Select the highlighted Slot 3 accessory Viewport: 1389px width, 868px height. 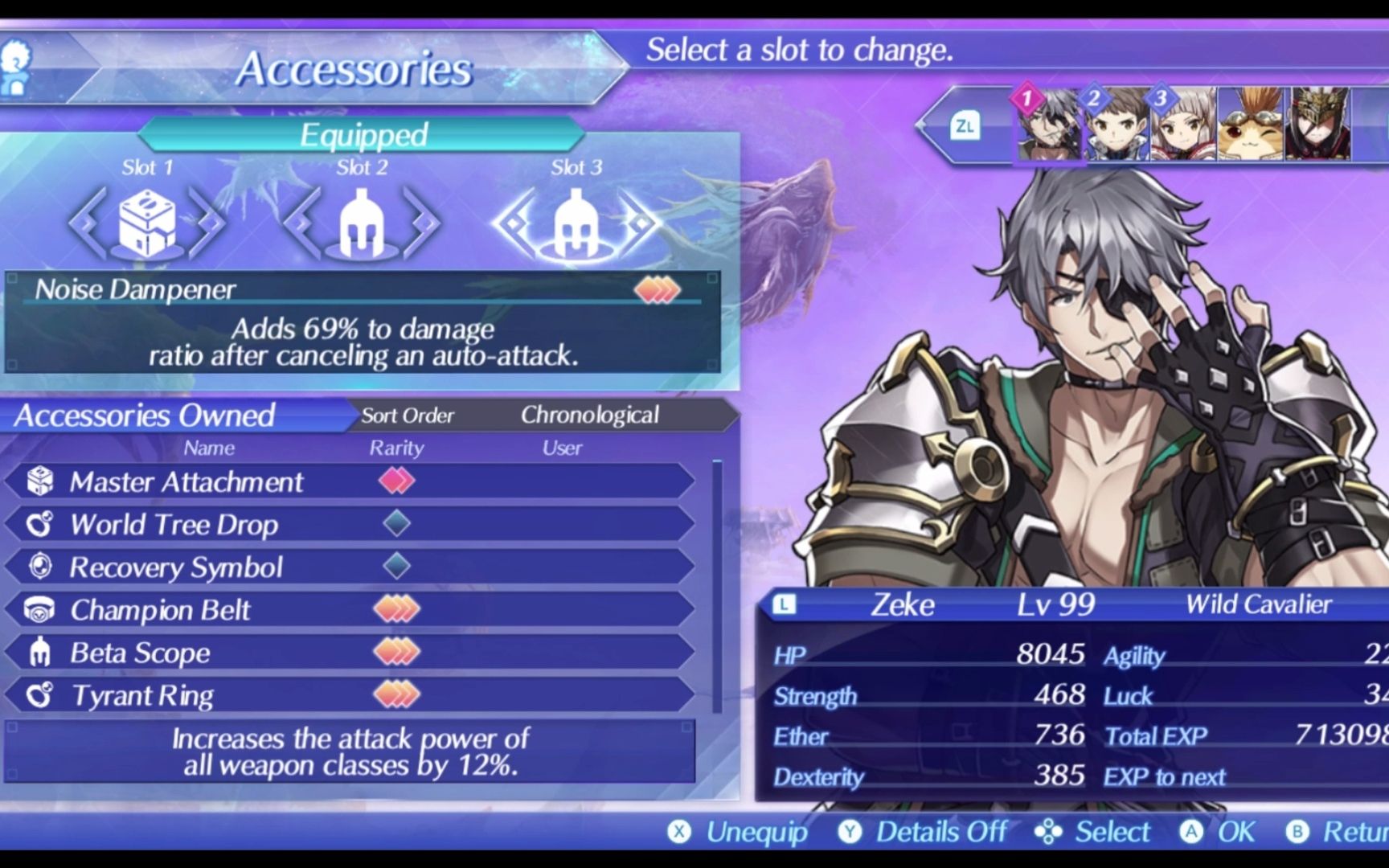coord(576,223)
